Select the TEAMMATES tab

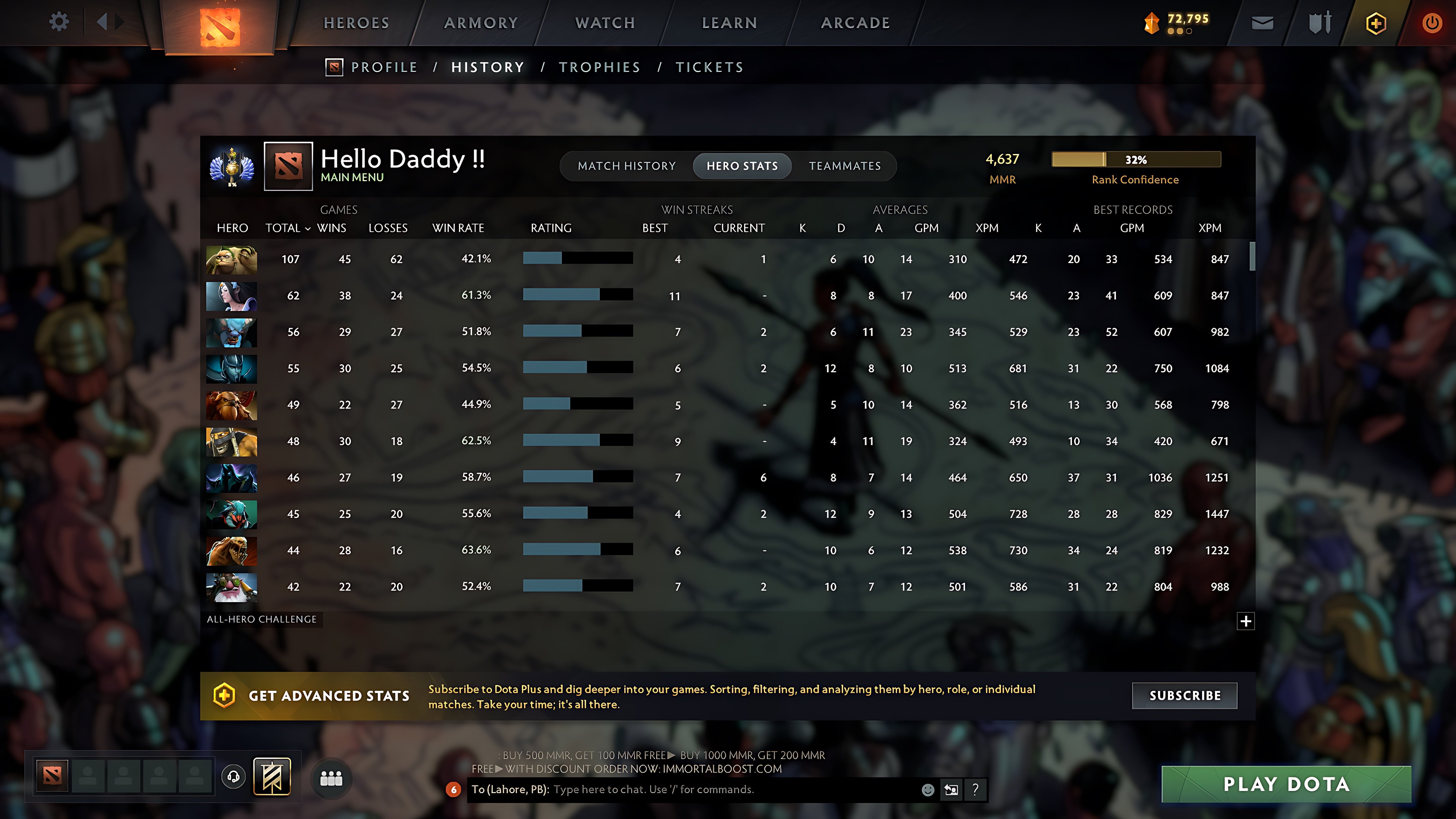[845, 166]
